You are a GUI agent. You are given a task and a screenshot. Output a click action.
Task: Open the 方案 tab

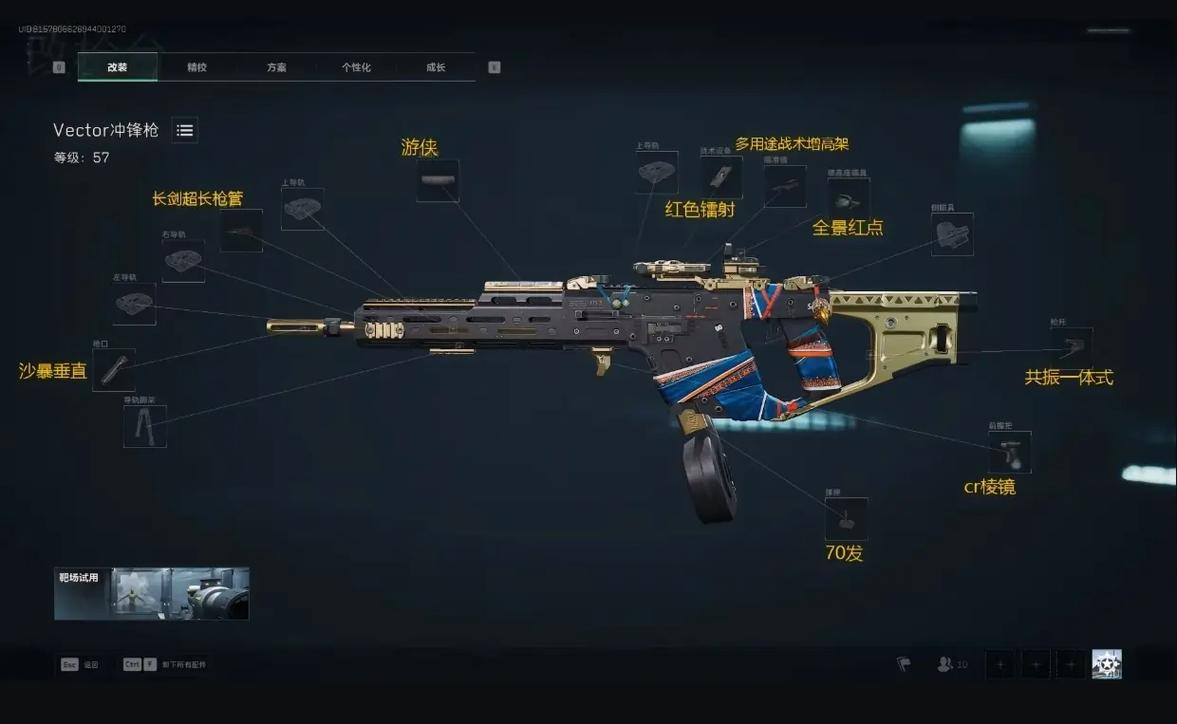[x=277, y=67]
